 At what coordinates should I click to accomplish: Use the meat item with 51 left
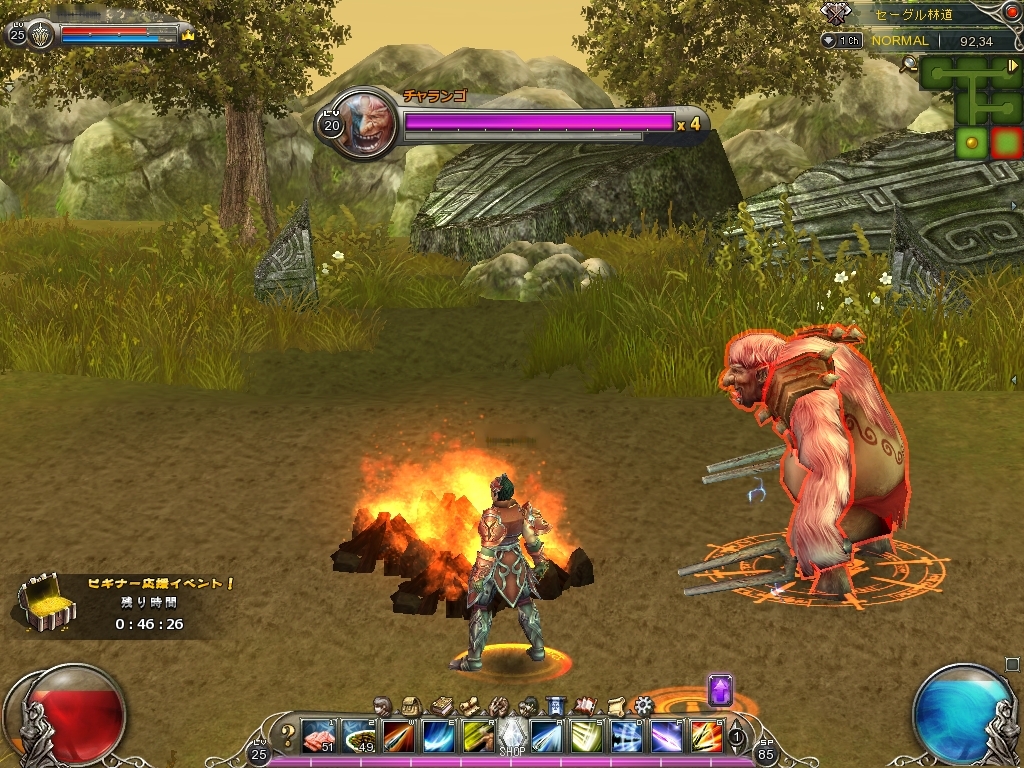[318, 736]
